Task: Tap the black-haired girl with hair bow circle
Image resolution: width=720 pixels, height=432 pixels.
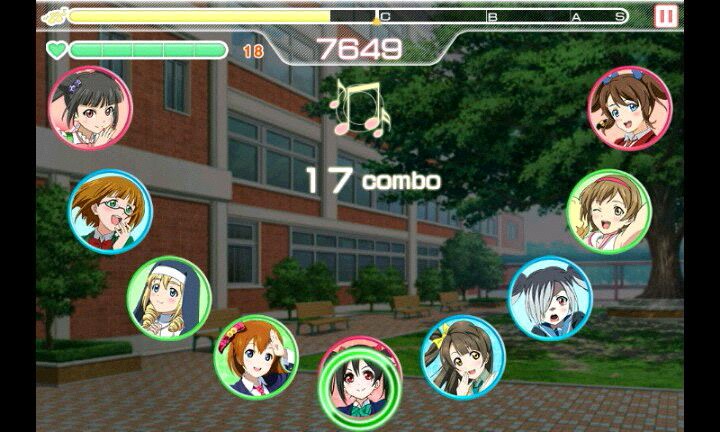Action: 88,107
